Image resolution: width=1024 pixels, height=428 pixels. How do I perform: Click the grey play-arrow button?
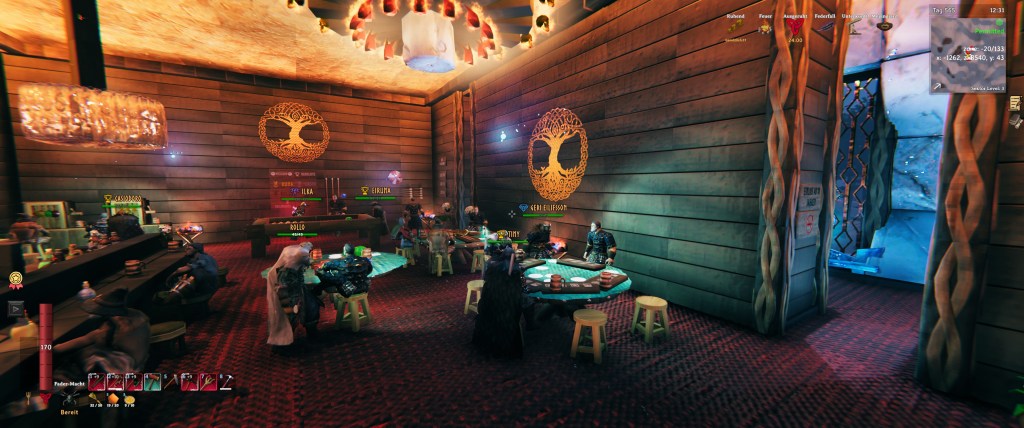(15, 308)
